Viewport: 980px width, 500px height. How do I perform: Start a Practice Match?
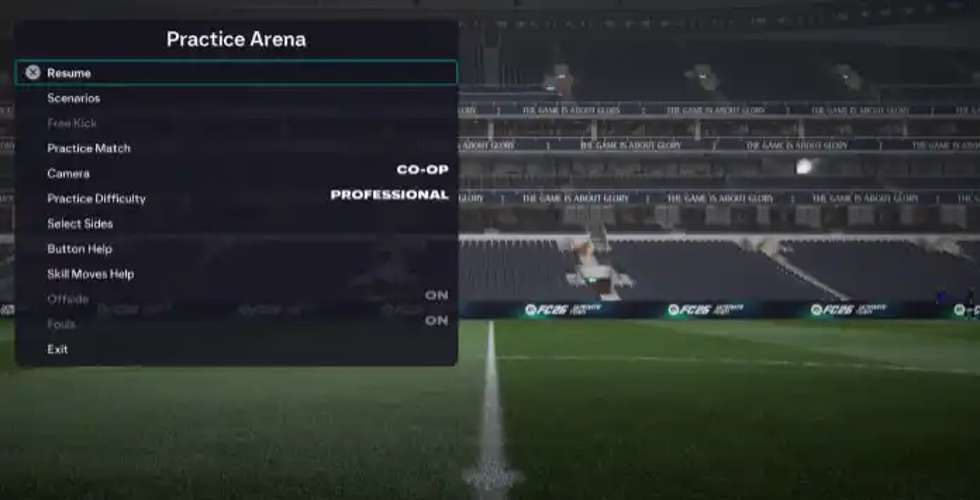pyautogui.click(x=88, y=148)
